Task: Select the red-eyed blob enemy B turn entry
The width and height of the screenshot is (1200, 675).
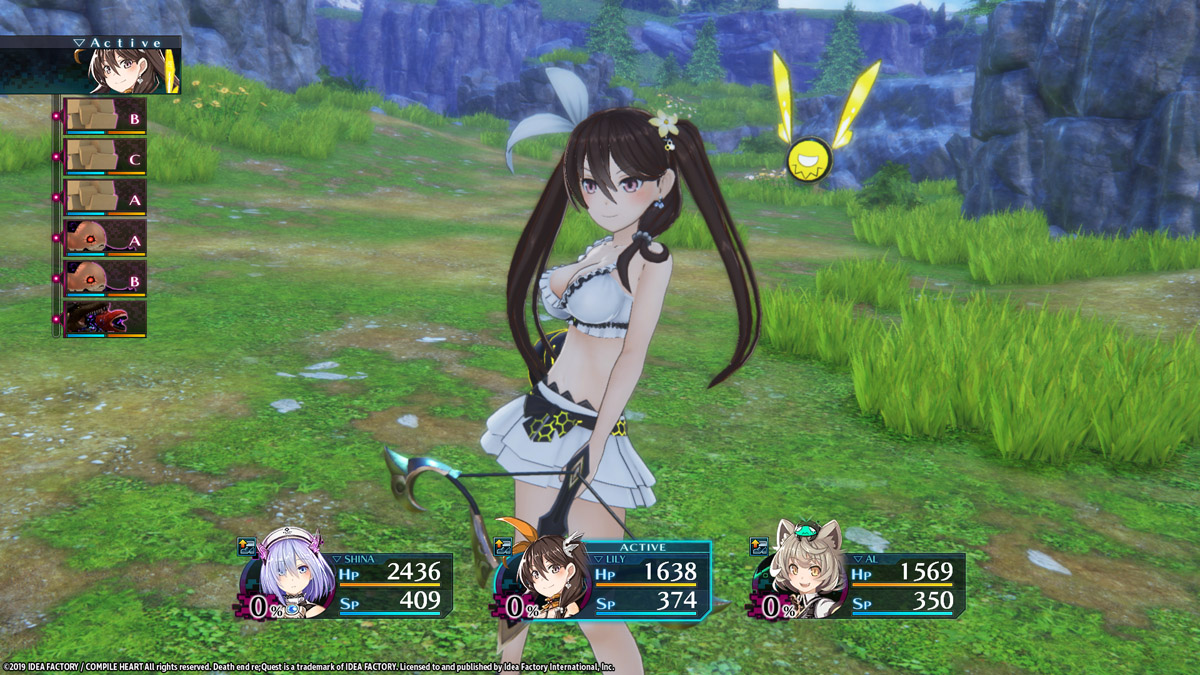Action: pos(105,279)
